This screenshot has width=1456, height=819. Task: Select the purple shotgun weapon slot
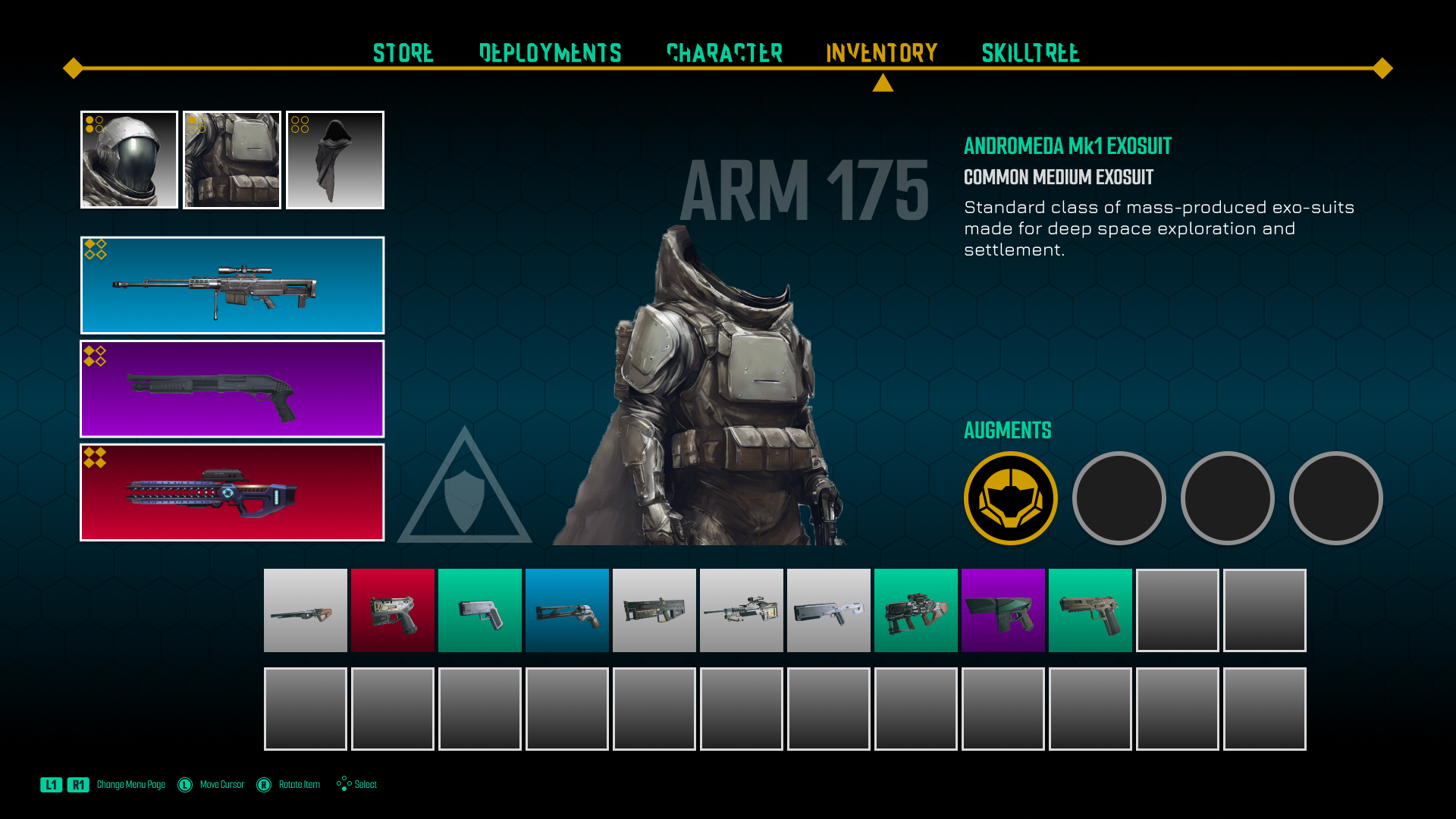tap(231, 389)
